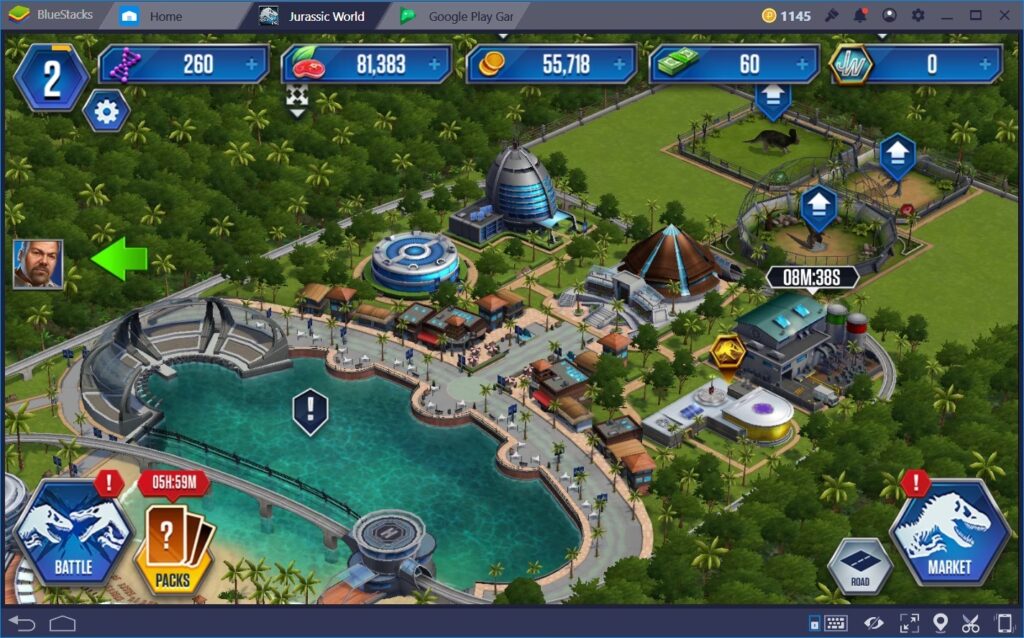Add more DNA with the plus button
The width and height of the screenshot is (1024, 638).
pyautogui.click(x=251, y=65)
